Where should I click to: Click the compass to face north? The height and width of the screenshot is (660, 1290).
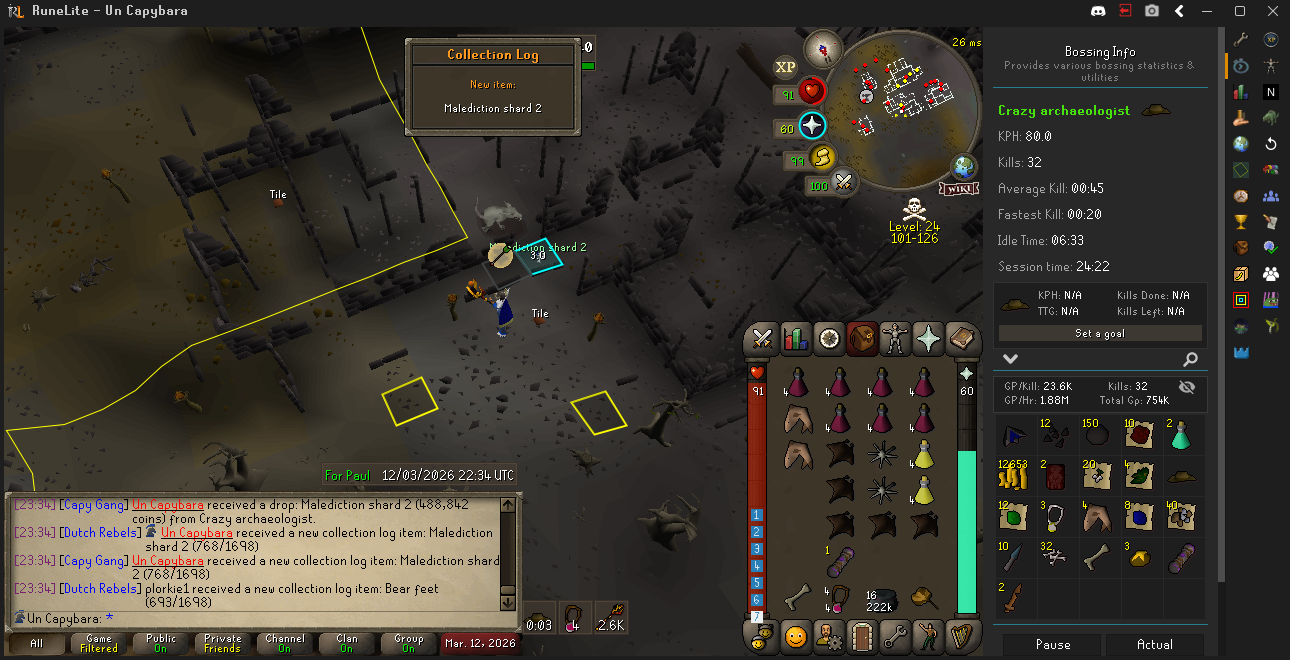(x=825, y=46)
